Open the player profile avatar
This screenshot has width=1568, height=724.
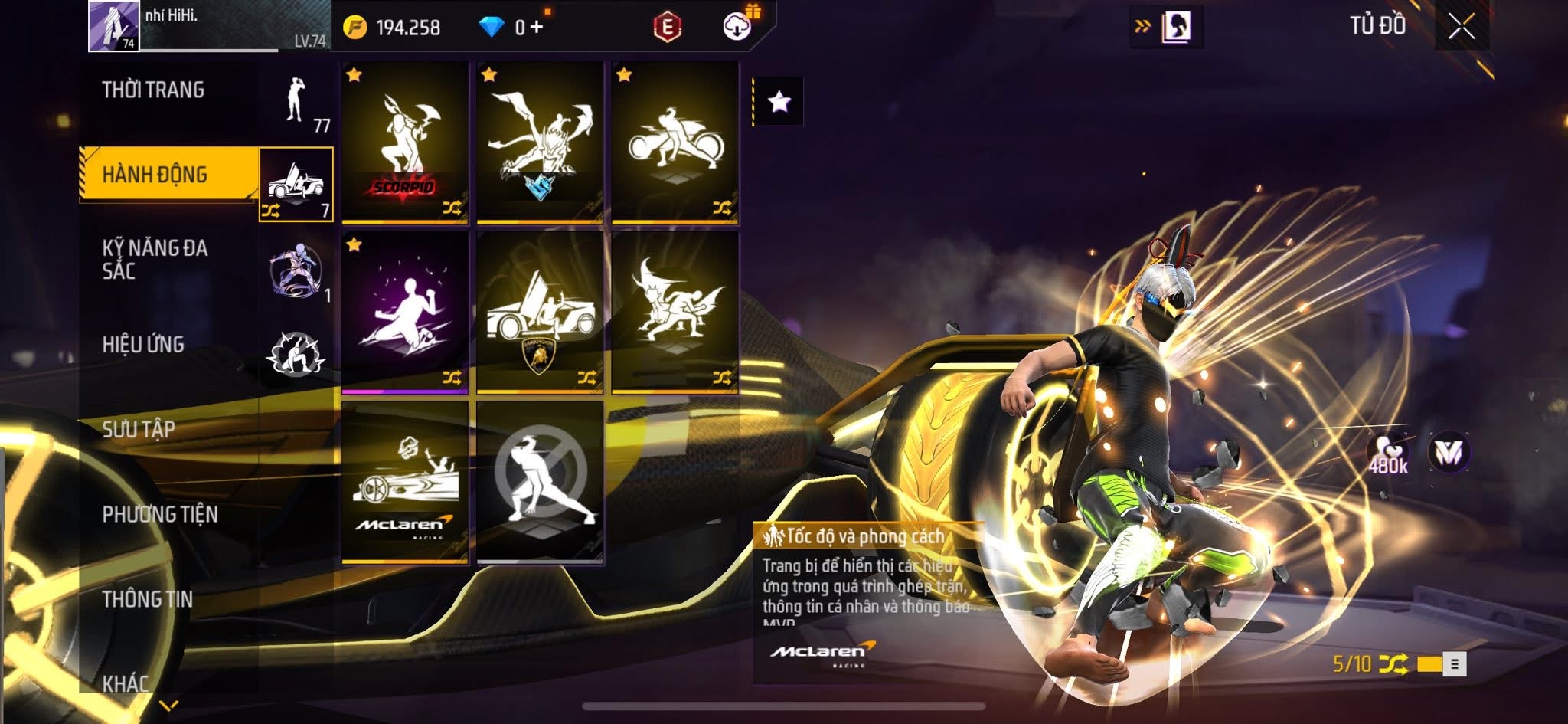coord(113,26)
